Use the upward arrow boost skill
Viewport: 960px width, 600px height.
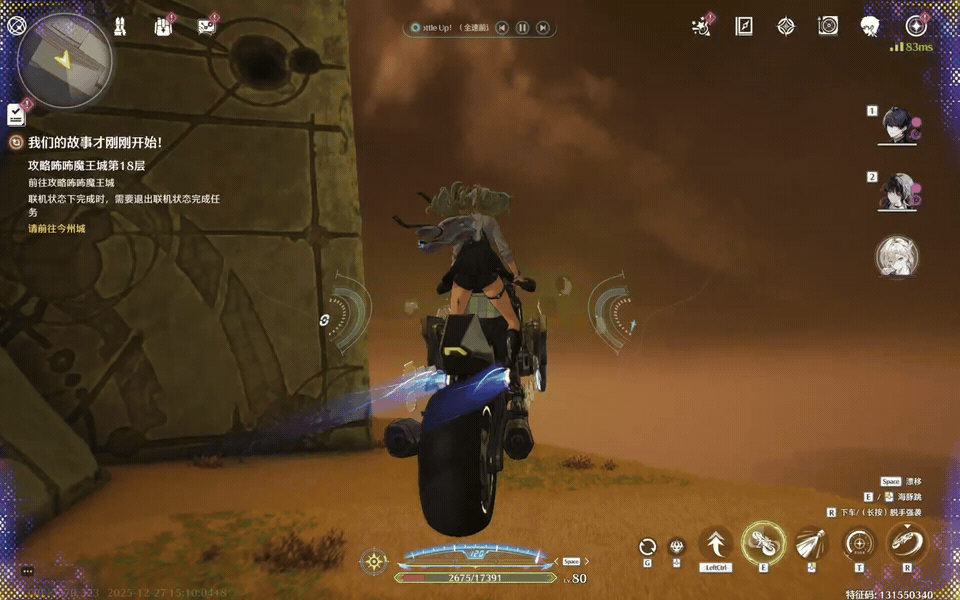click(x=716, y=544)
